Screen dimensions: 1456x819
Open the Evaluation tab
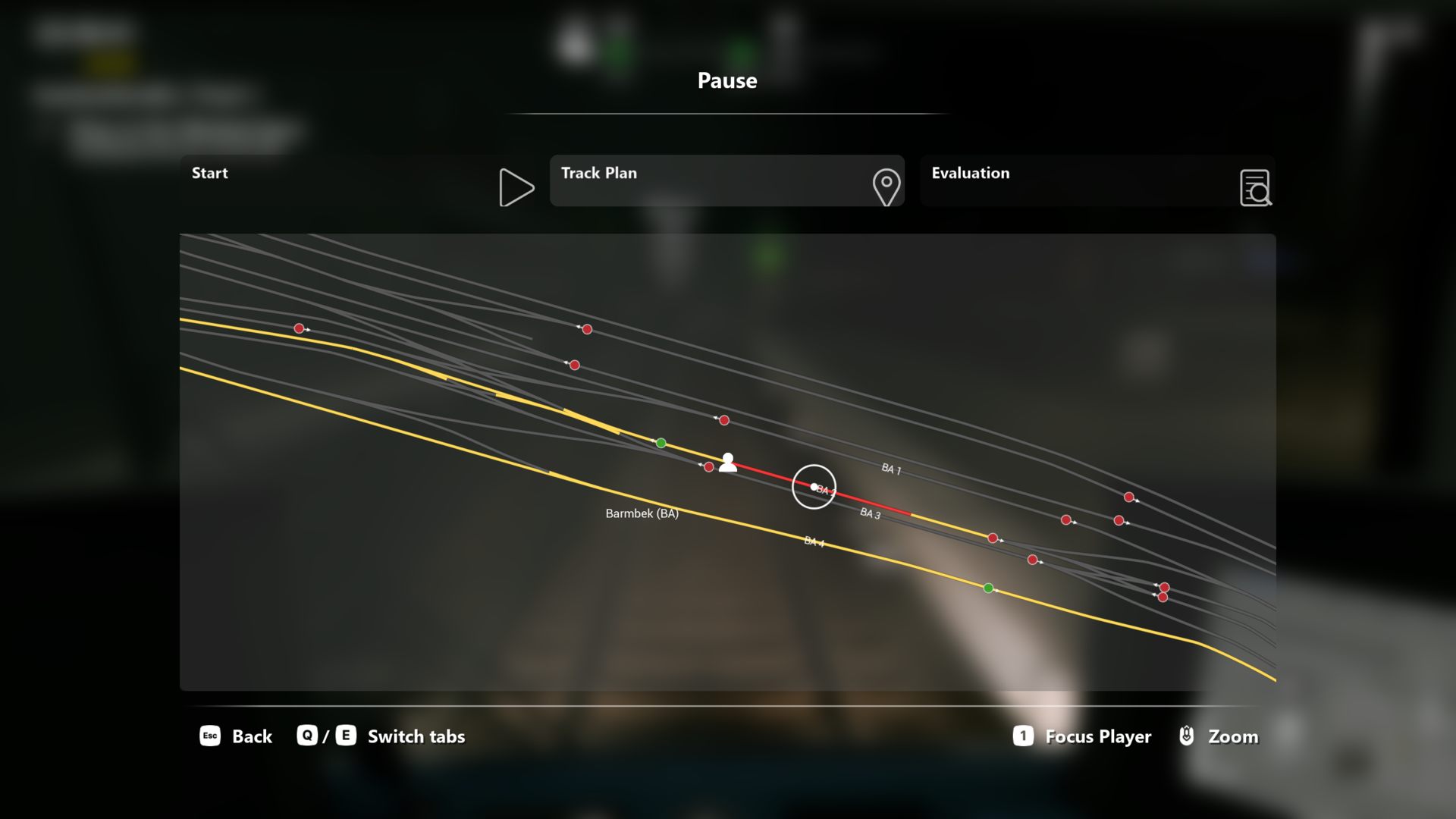coord(1097,180)
